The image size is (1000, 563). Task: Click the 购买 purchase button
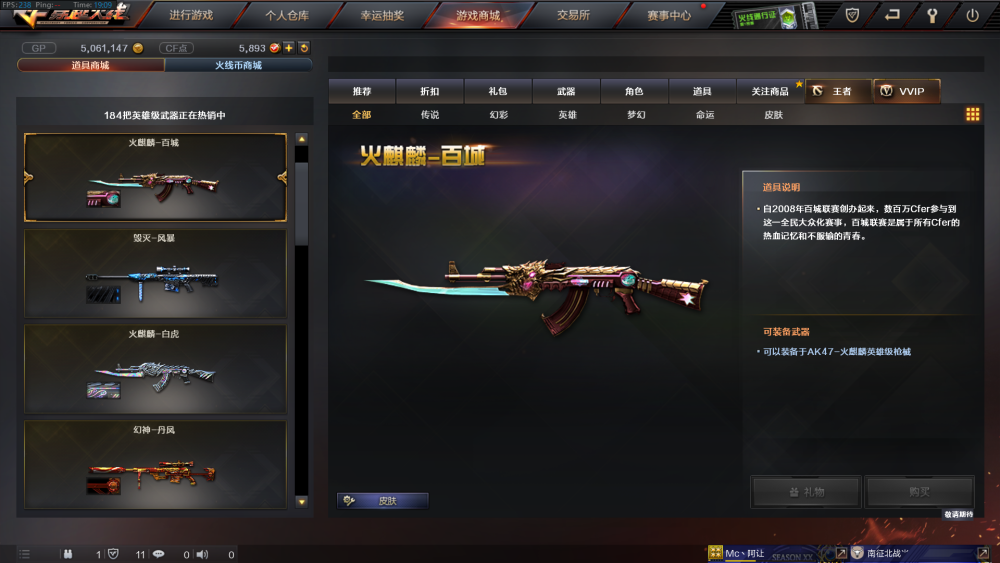tap(919, 491)
